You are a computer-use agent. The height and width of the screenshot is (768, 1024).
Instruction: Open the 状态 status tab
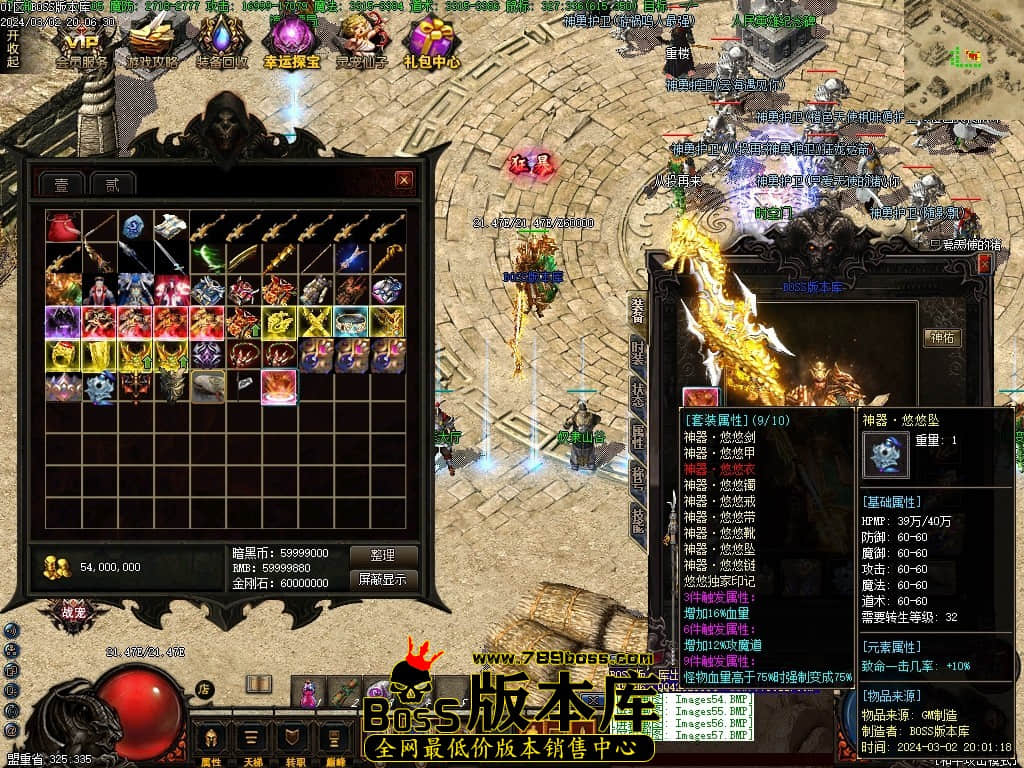click(637, 395)
